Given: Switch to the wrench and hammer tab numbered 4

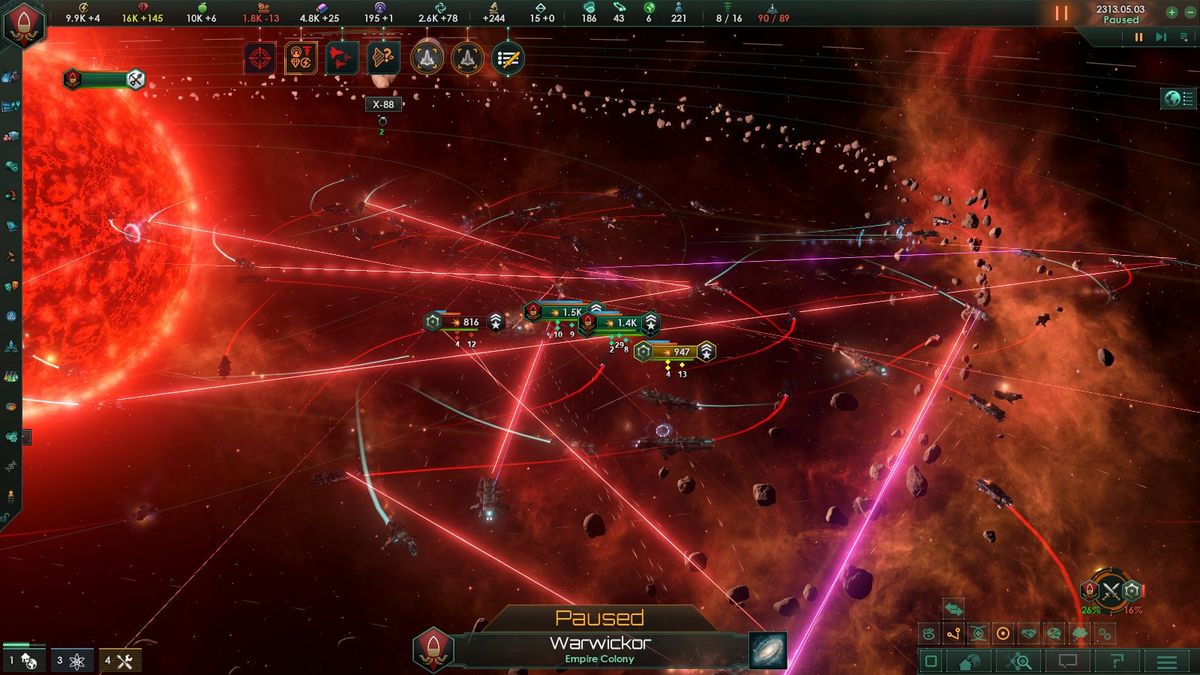Looking at the screenshot, I should click(x=119, y=660).
